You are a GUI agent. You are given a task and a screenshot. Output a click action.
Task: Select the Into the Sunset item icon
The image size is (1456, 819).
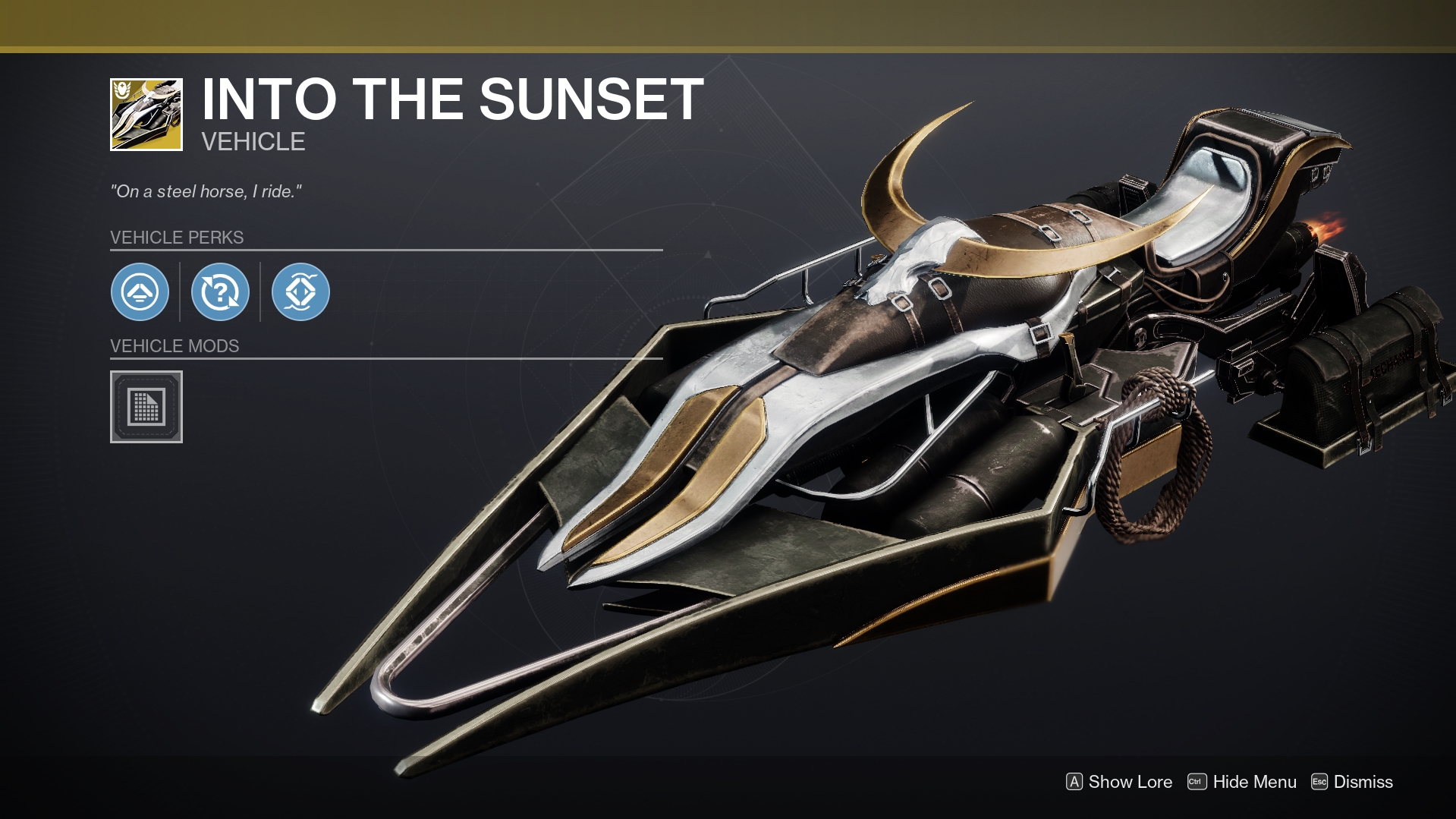pos(146,115)
